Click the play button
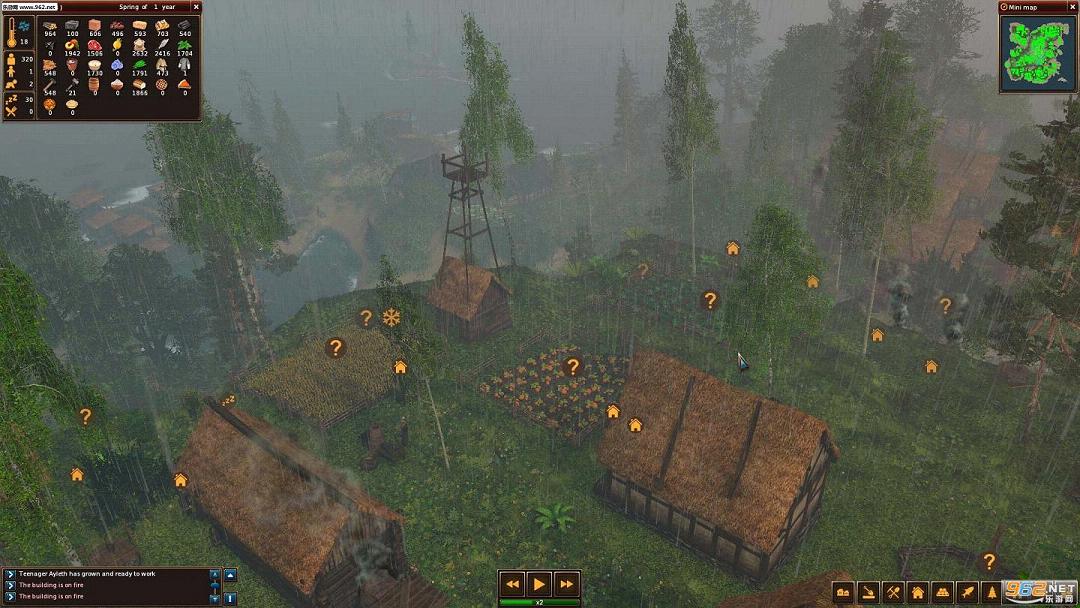Image resolution: width=1080 pixels, height=608 pixels. [539, 584]
